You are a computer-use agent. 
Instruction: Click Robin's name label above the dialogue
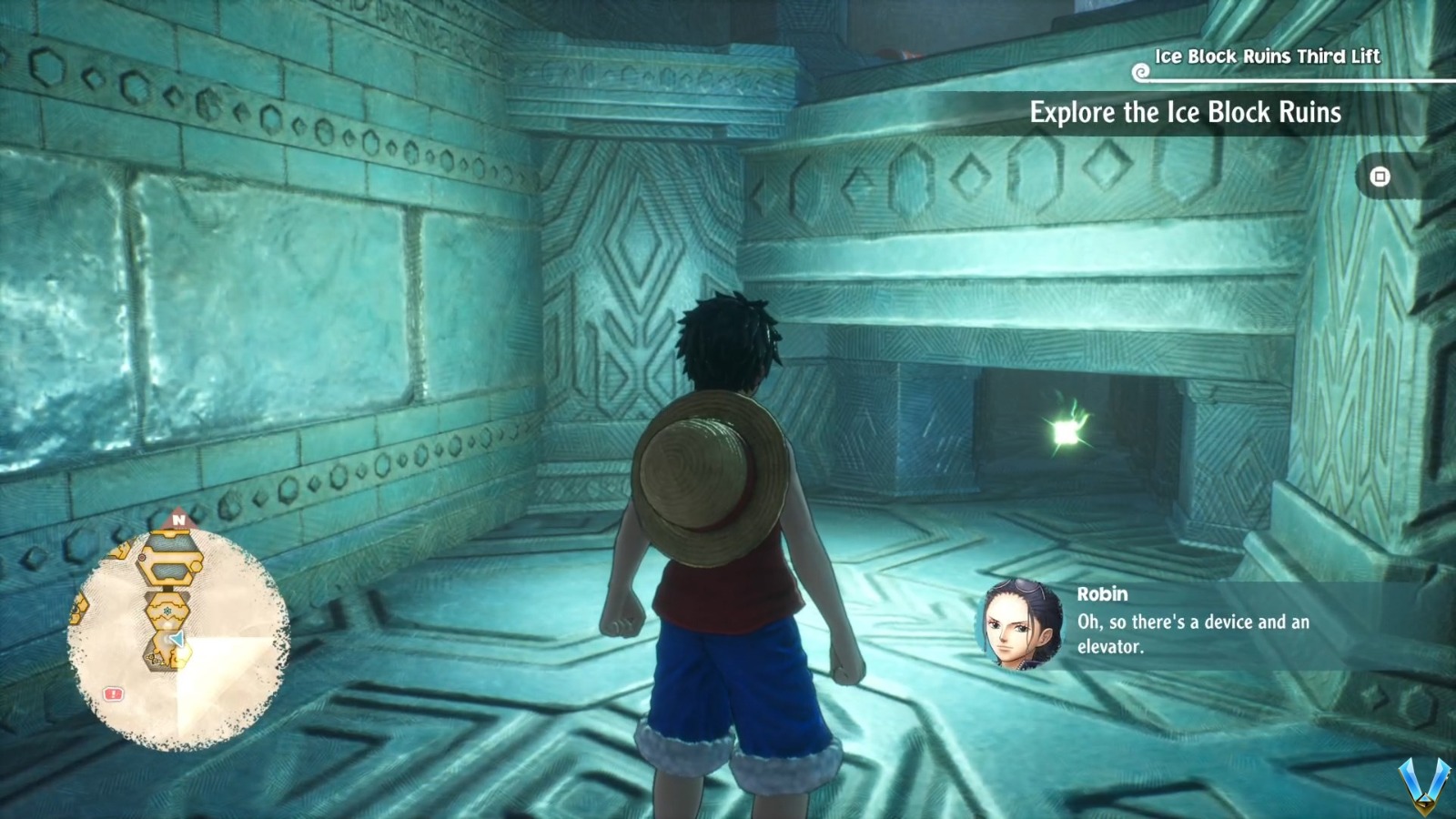point(1104,594)
